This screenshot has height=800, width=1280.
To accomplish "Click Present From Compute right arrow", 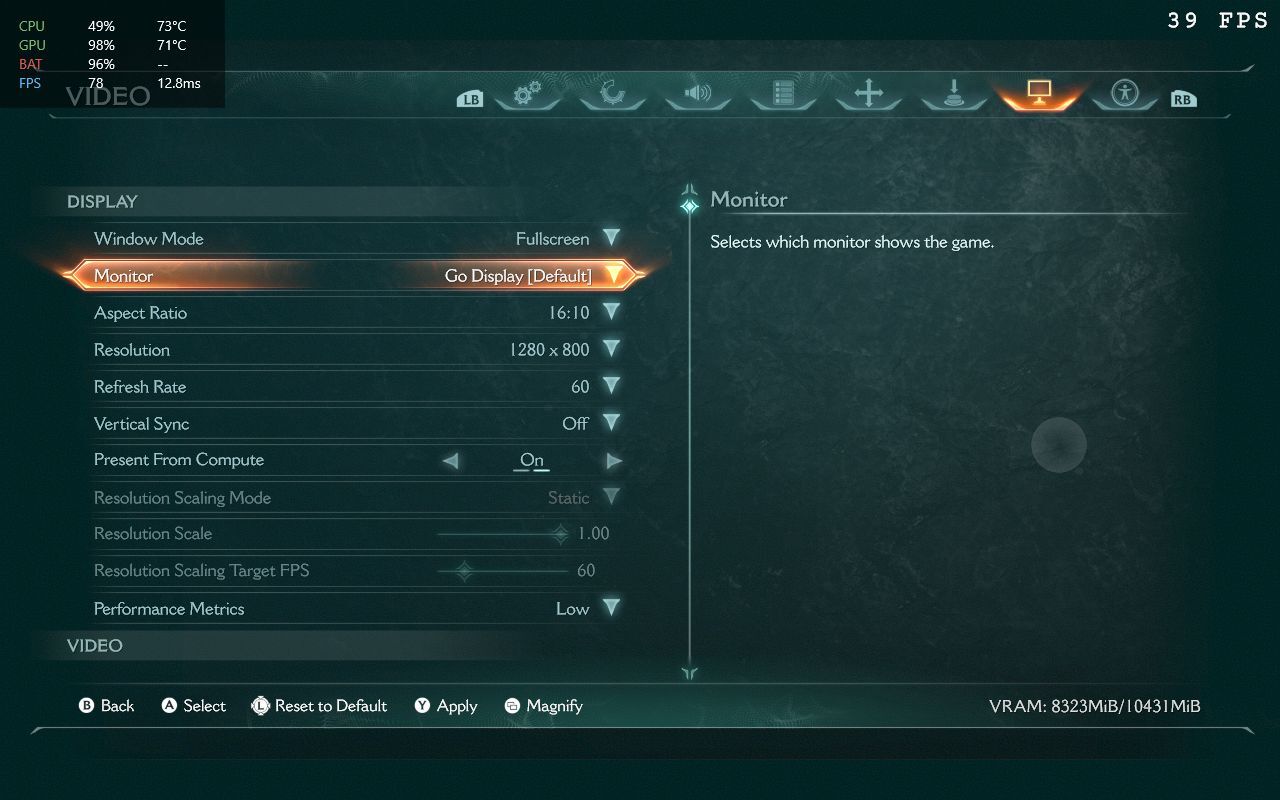I will (x=614, y=461).
